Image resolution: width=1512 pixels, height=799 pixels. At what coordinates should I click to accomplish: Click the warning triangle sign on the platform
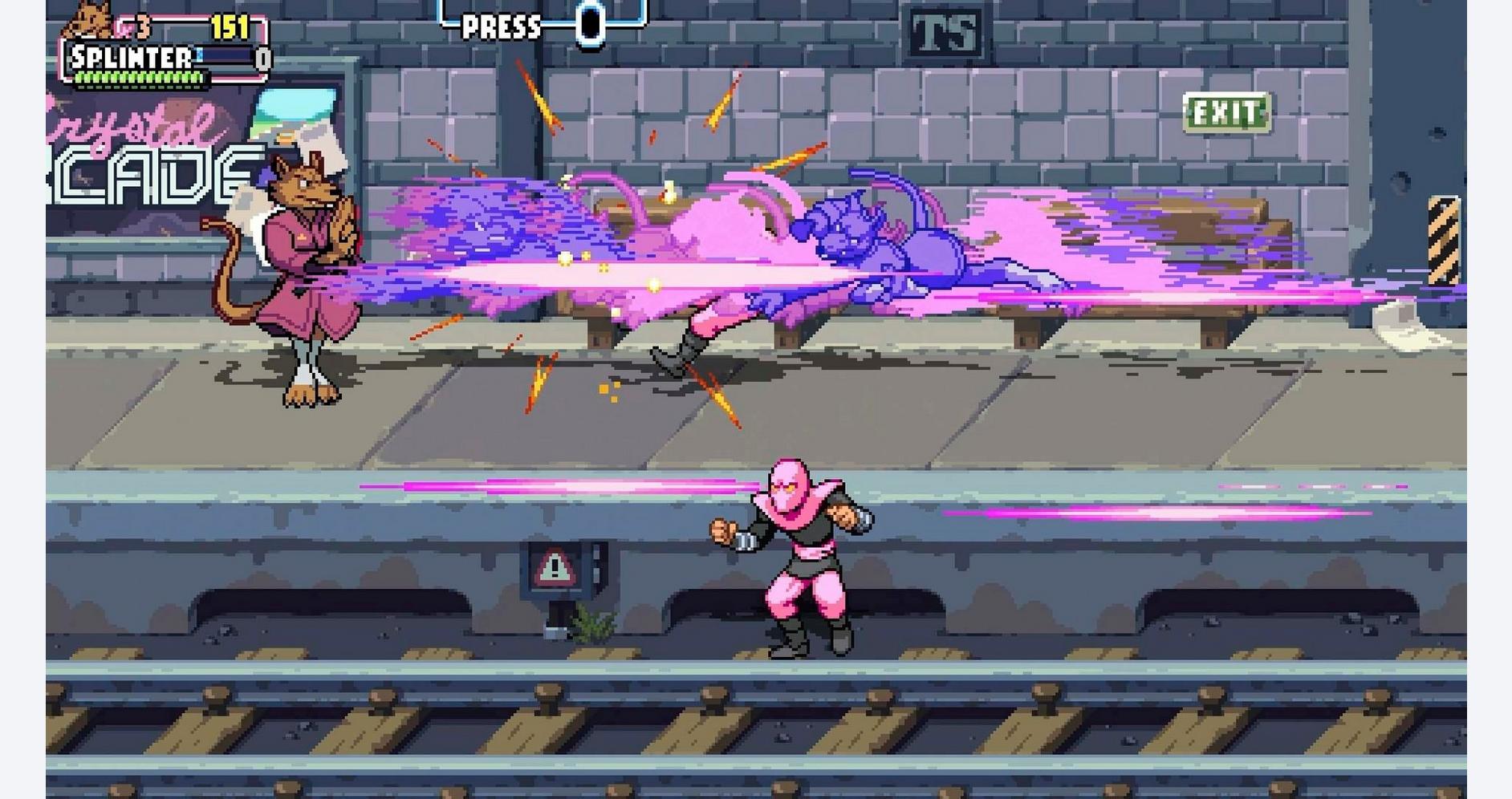coord(552,567)
